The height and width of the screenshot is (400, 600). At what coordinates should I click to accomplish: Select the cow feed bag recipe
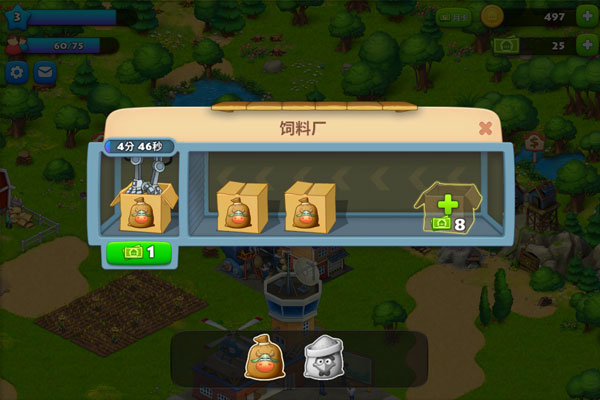[x=261, y=357]
